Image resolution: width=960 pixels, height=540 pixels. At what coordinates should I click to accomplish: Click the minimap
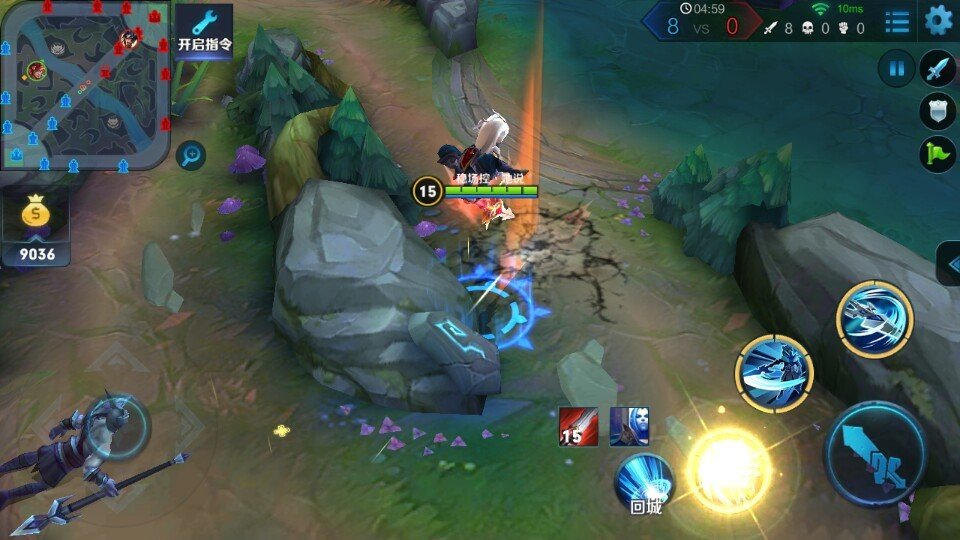click(x=85, y=85)
